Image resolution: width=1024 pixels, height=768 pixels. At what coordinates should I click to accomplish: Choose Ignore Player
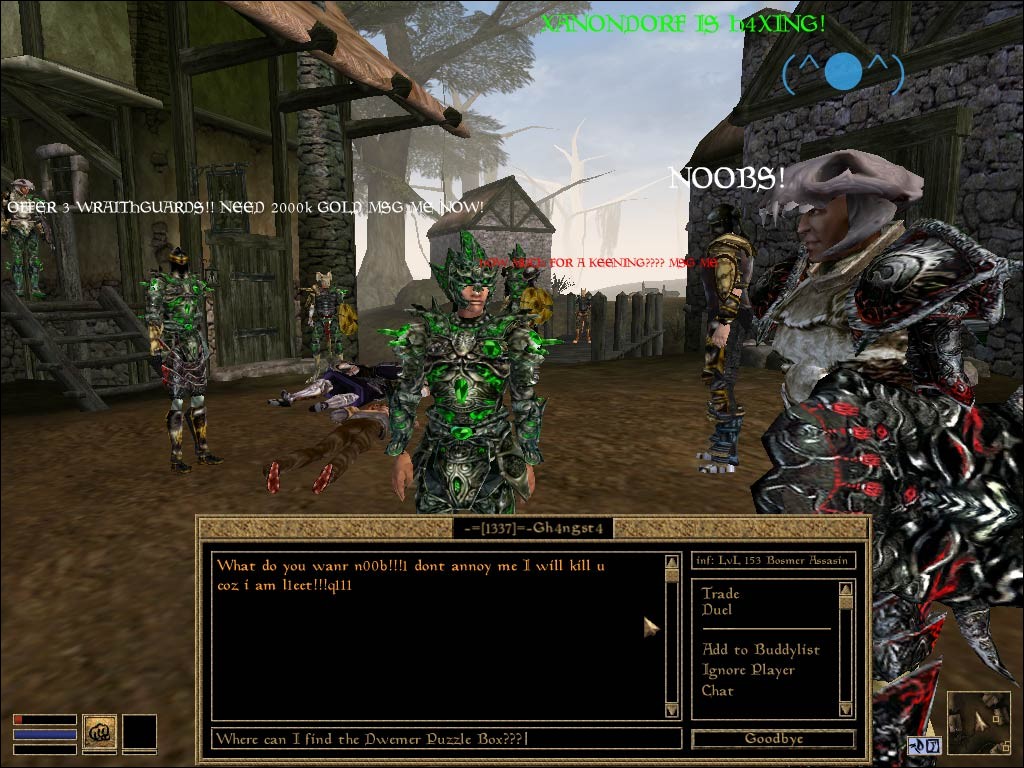tap(748, 670)
